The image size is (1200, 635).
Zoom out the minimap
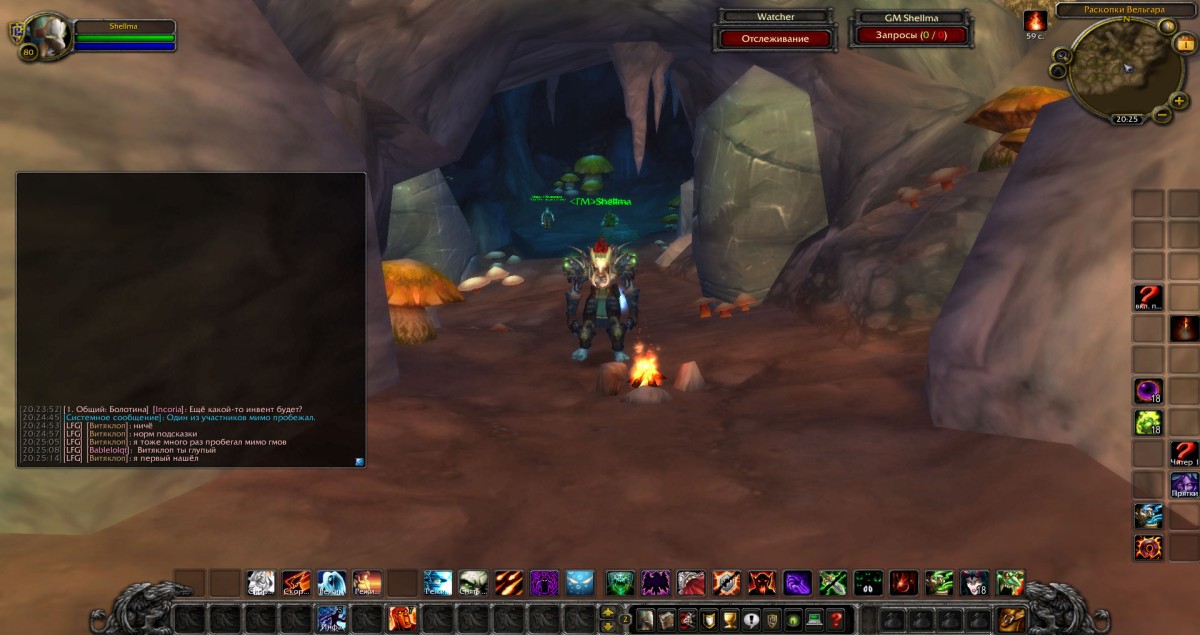click(1162, 115)
